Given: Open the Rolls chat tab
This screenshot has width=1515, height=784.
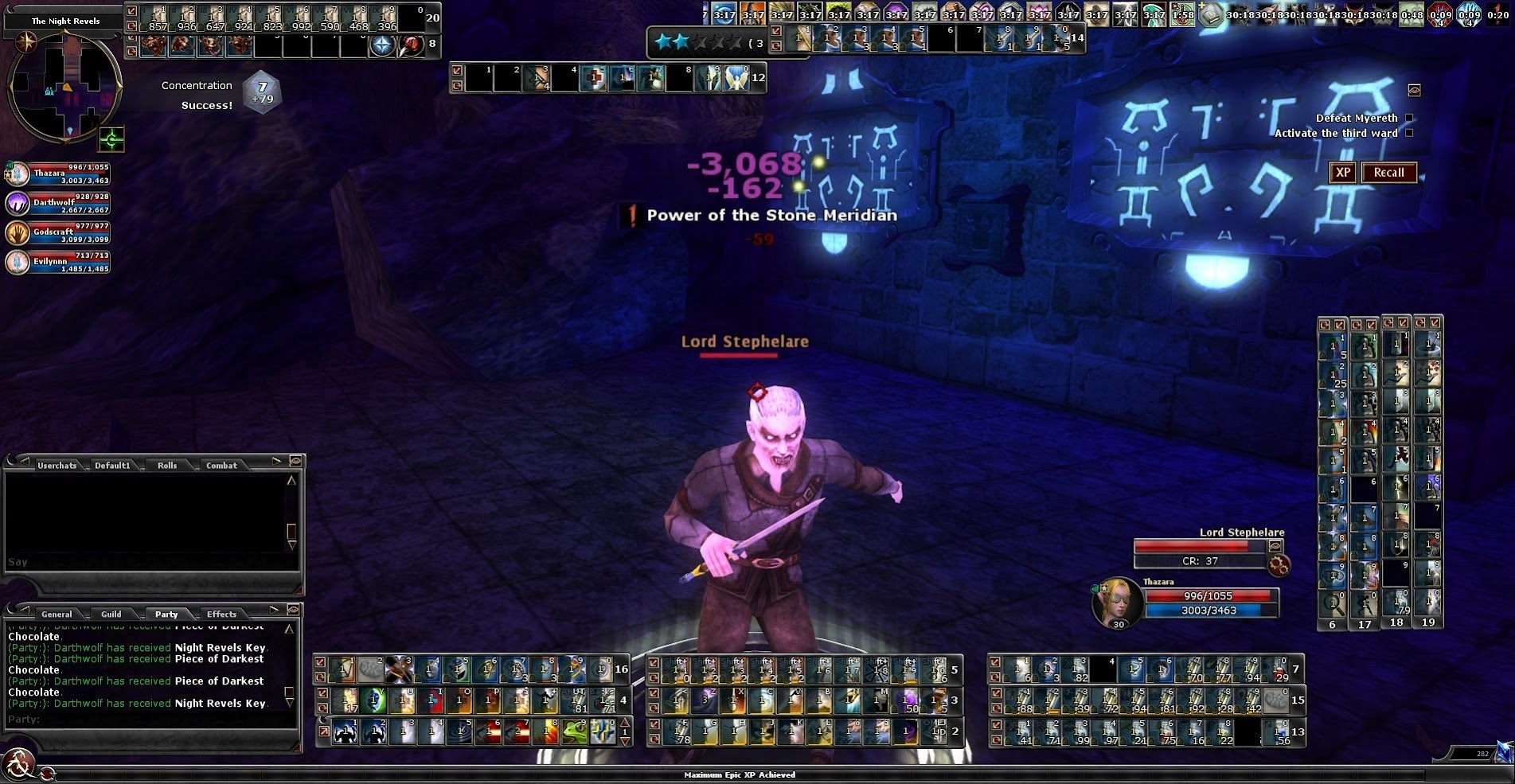Looking at the screenshot, I should pyautogui.click(x=167, y=465).
